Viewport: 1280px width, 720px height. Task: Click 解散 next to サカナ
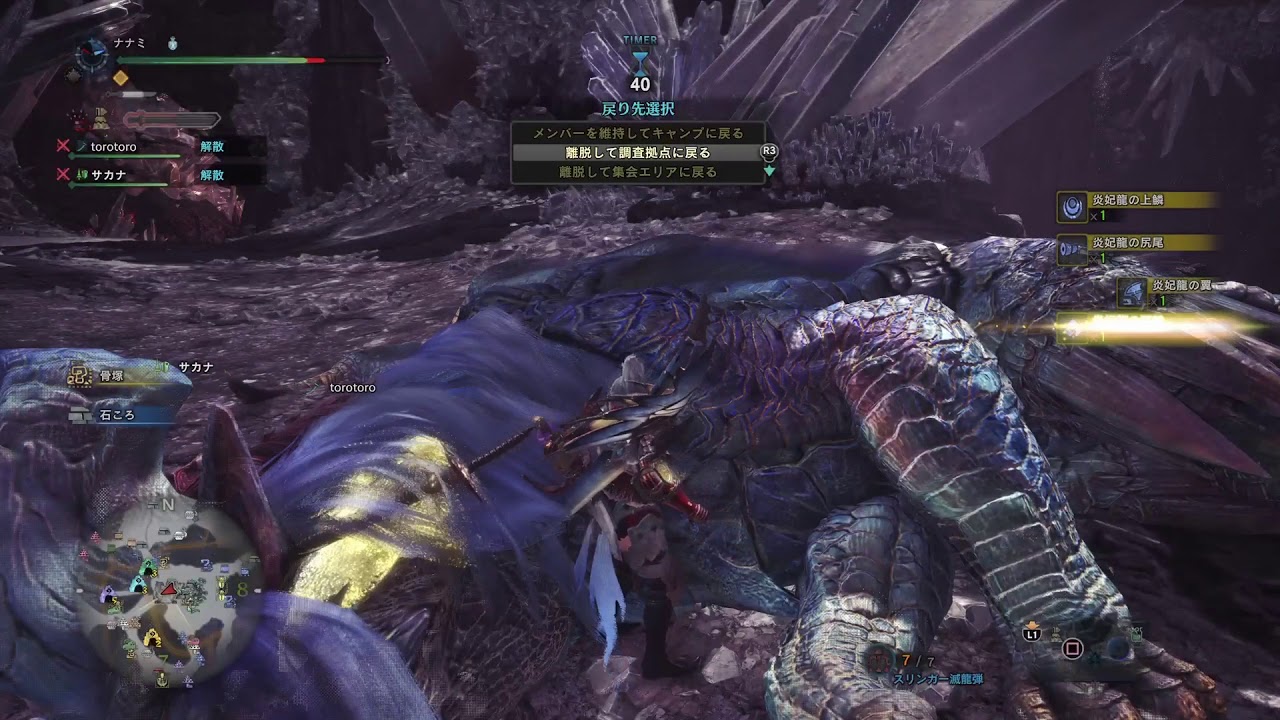tap(212, 174)
